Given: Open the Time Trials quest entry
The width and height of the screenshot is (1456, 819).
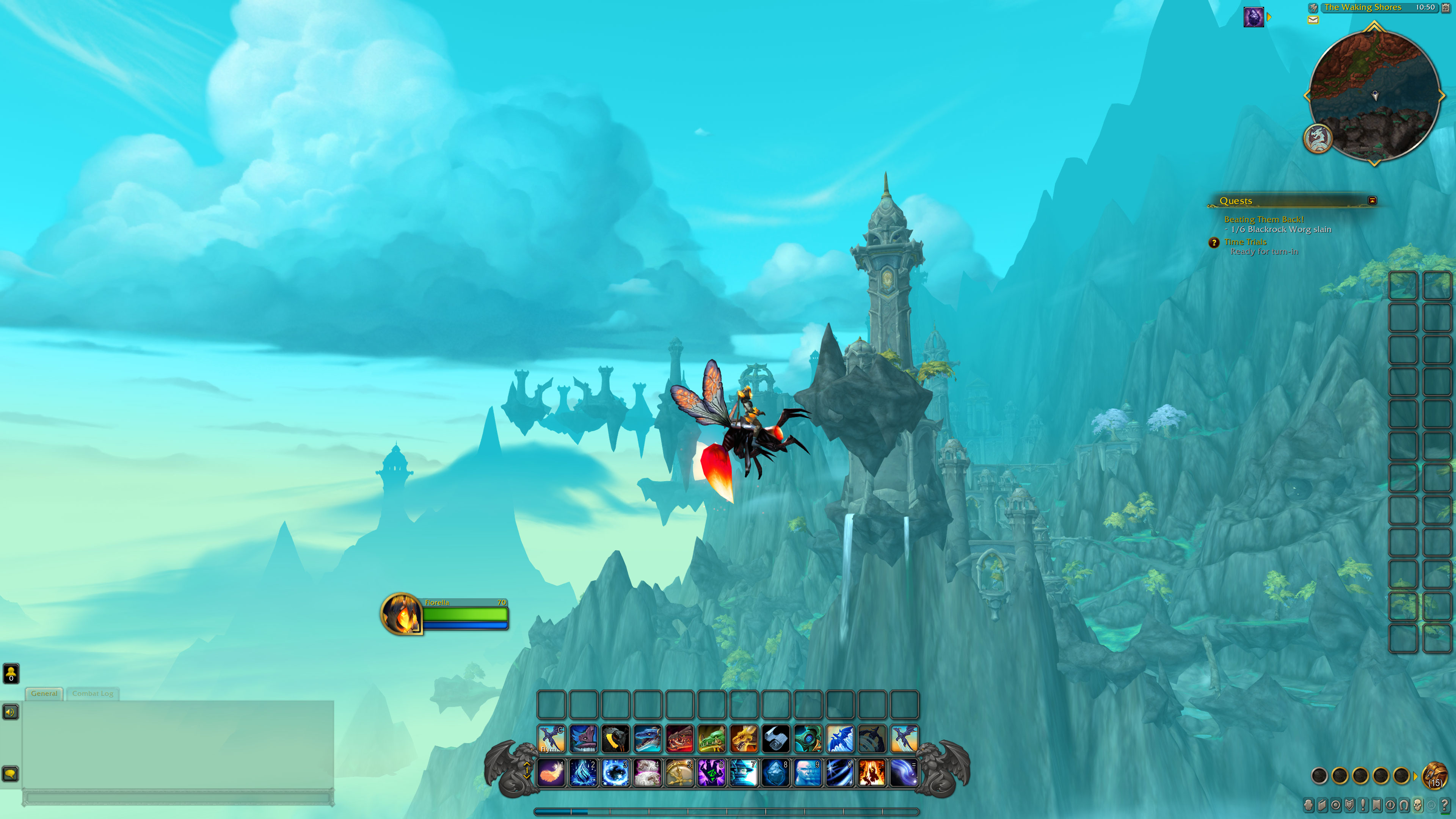Looking at the screenshot, I should 1245,242.
